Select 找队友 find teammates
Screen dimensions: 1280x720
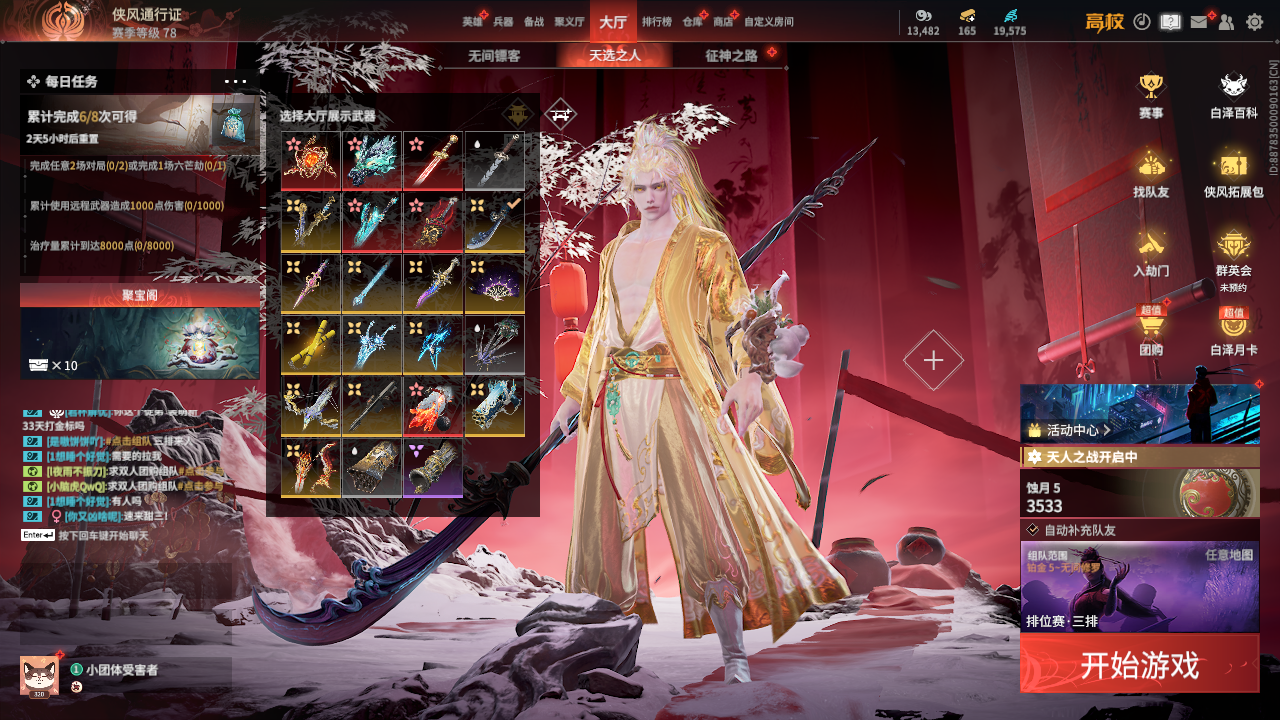1151,173
